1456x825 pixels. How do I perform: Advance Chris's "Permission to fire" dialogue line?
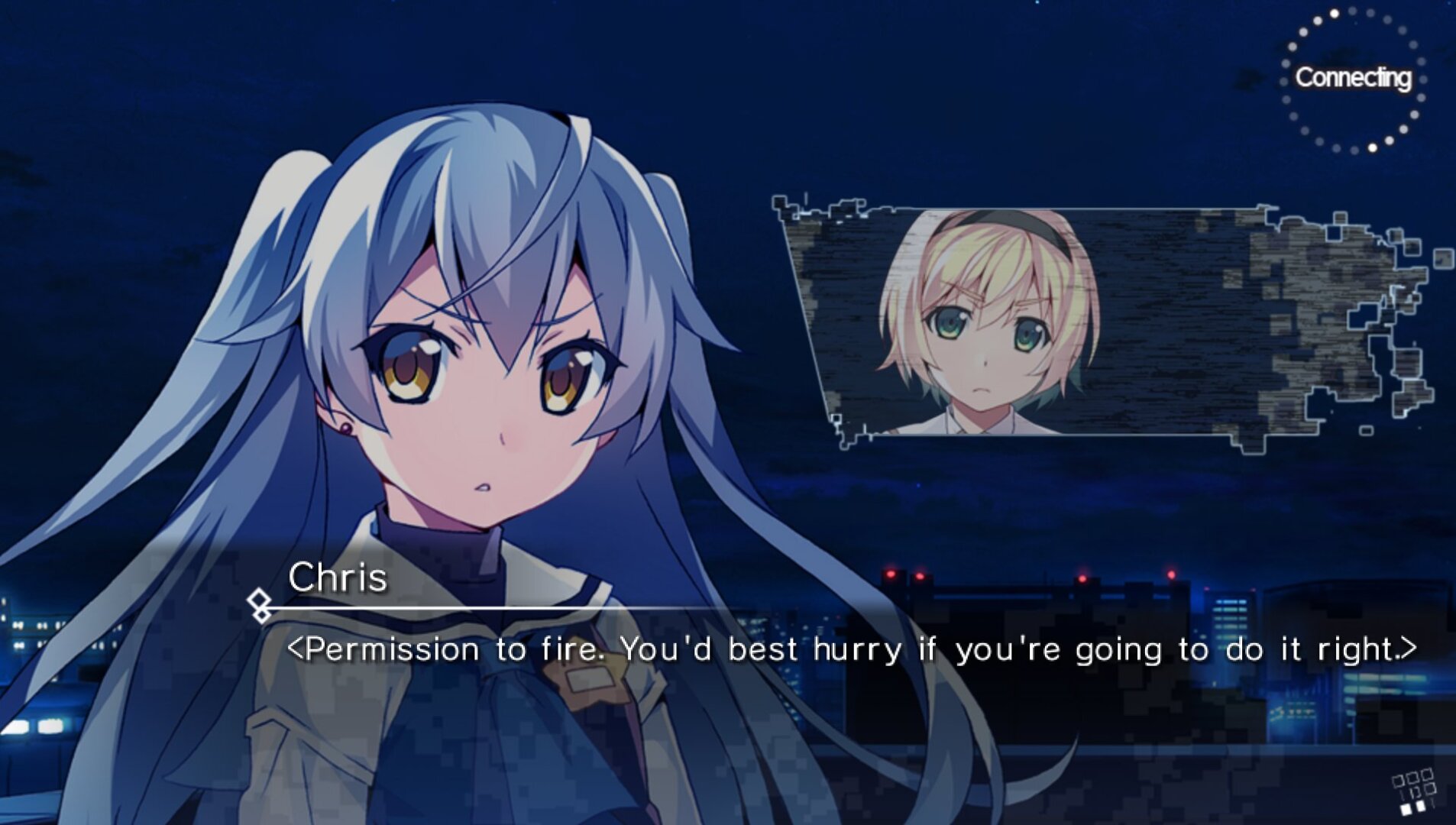tap(850, 650)
